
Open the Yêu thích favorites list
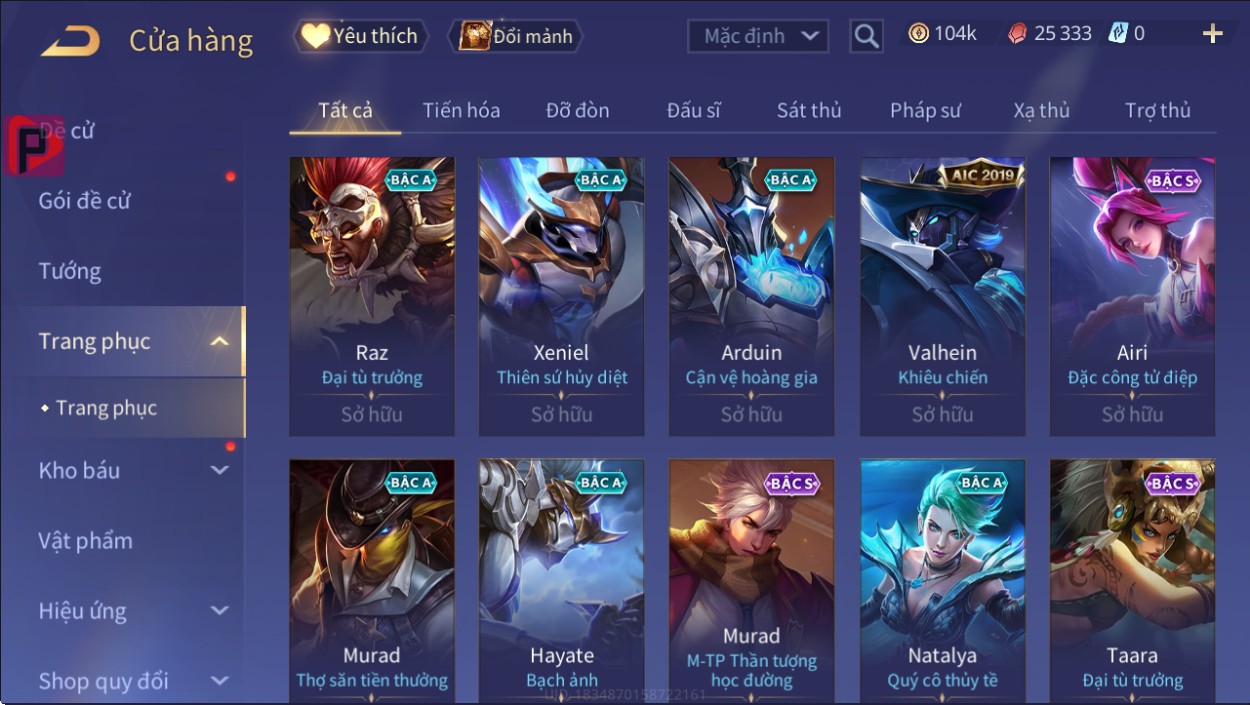point(360,37)
